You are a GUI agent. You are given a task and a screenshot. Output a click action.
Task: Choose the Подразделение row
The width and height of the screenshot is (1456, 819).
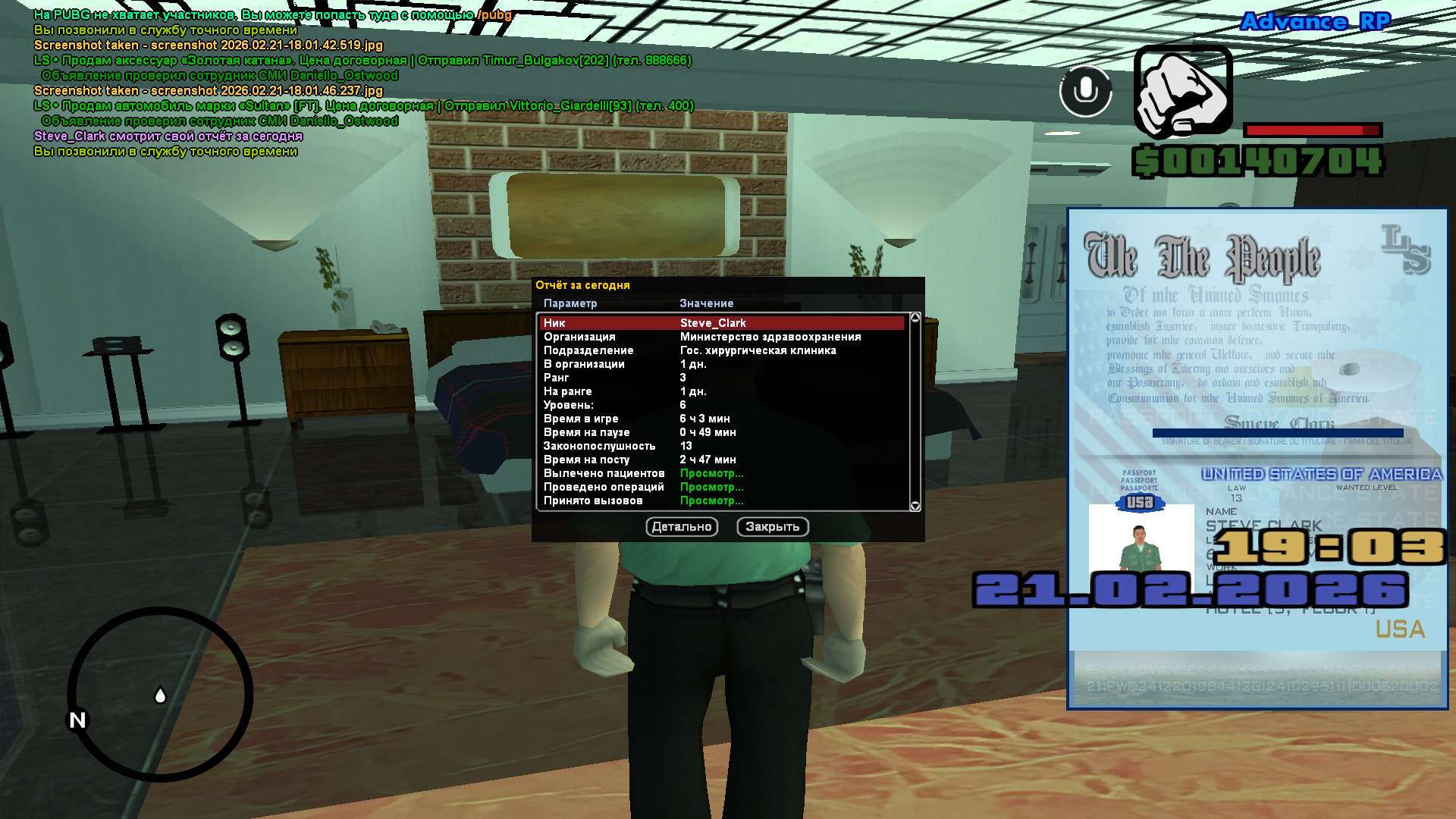click(x=721, y=350)
